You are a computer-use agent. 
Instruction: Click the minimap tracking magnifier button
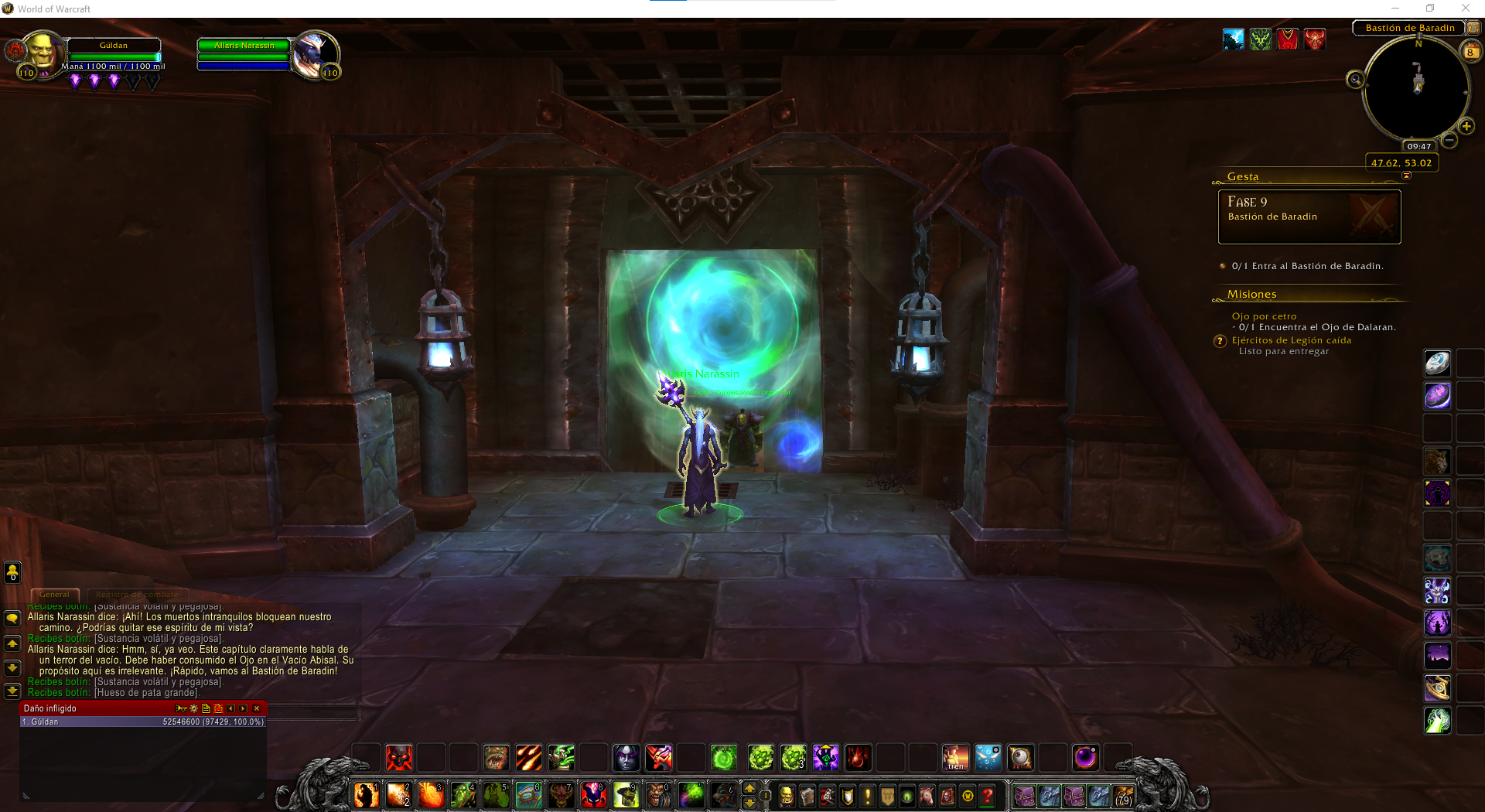1355,79
